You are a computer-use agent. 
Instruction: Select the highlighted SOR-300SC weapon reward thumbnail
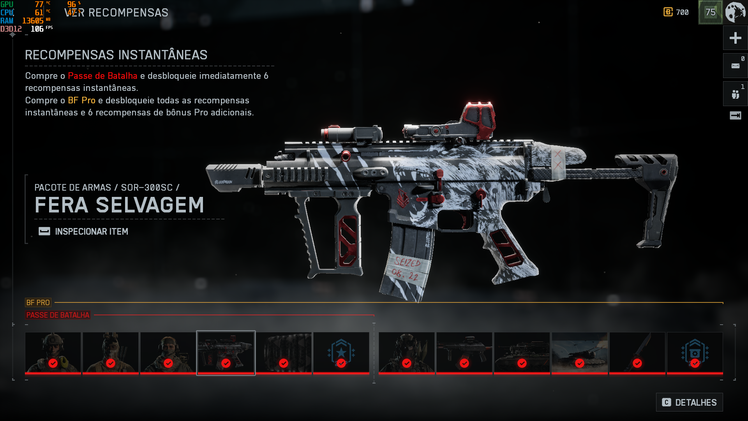[x=226, y=353]
